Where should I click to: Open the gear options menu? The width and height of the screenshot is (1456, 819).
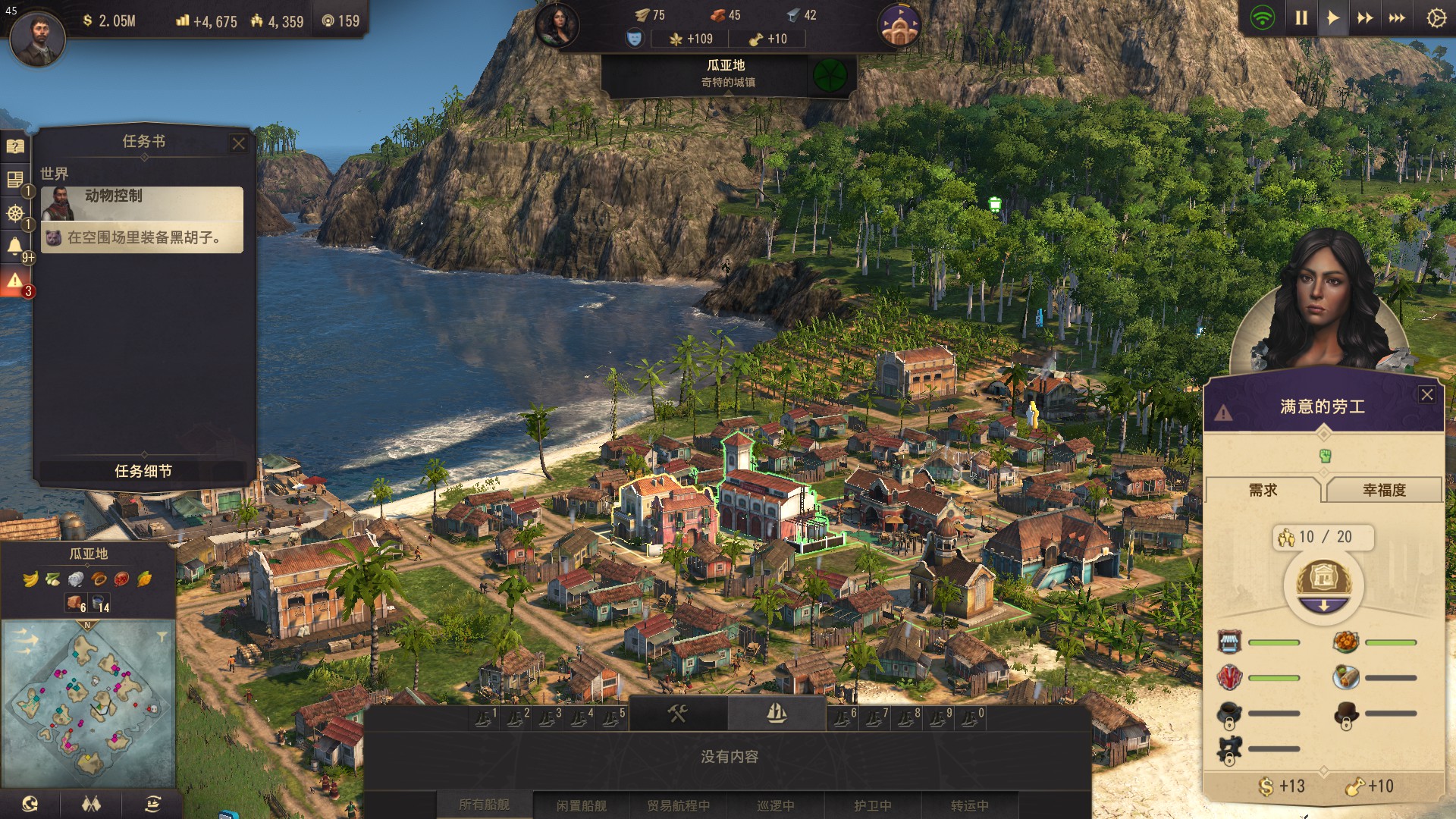pyautogui.click(x=1436, y=18)
